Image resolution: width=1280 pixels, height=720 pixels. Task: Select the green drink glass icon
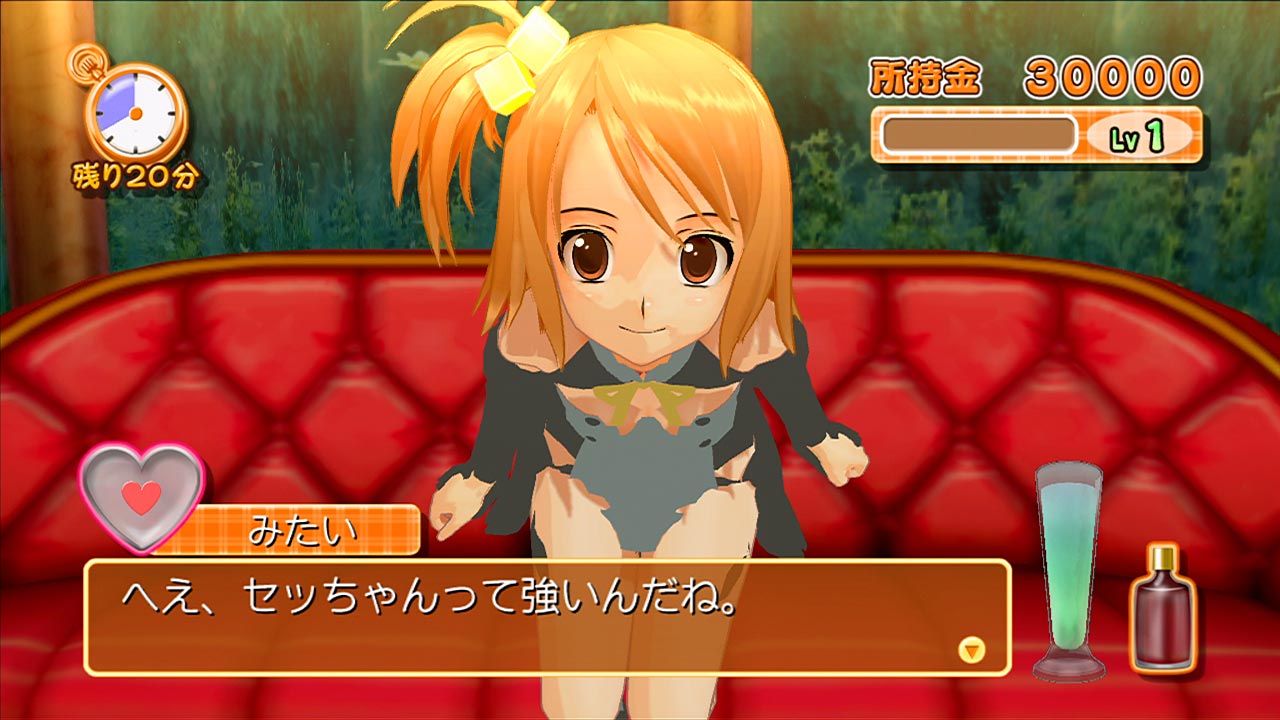click(1071, 570)
